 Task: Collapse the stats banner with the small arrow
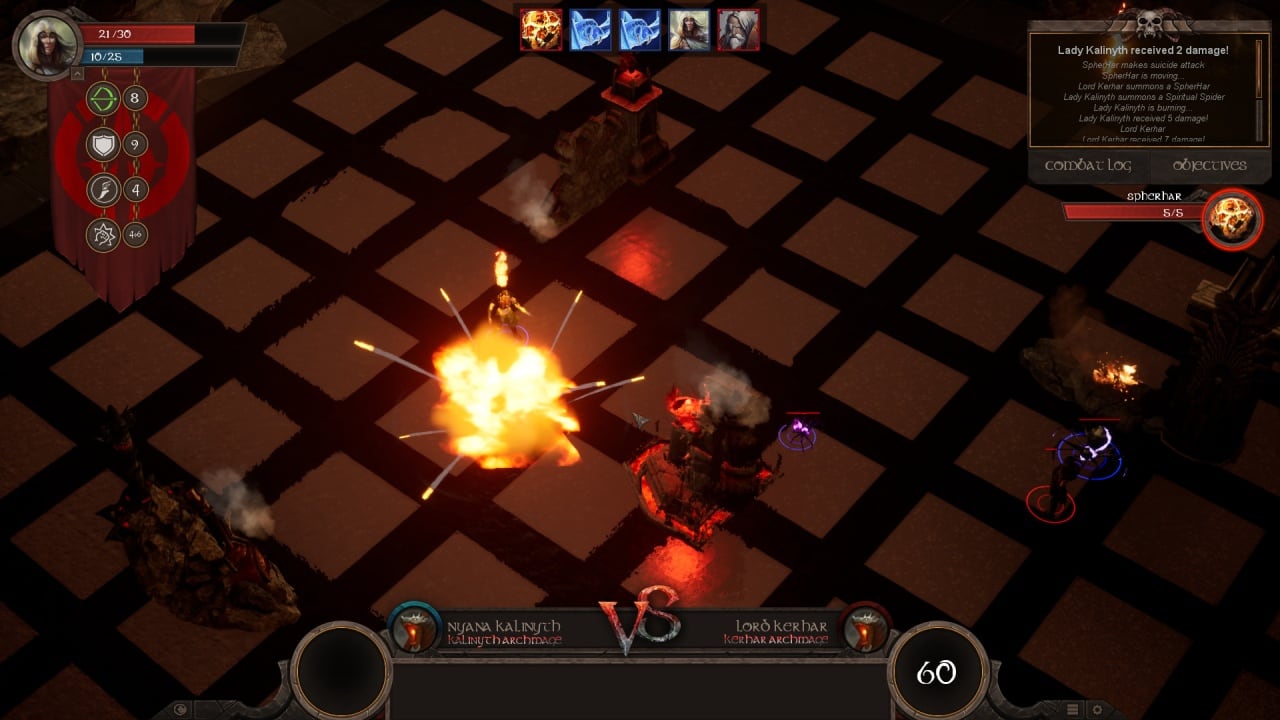coord(78,74)
